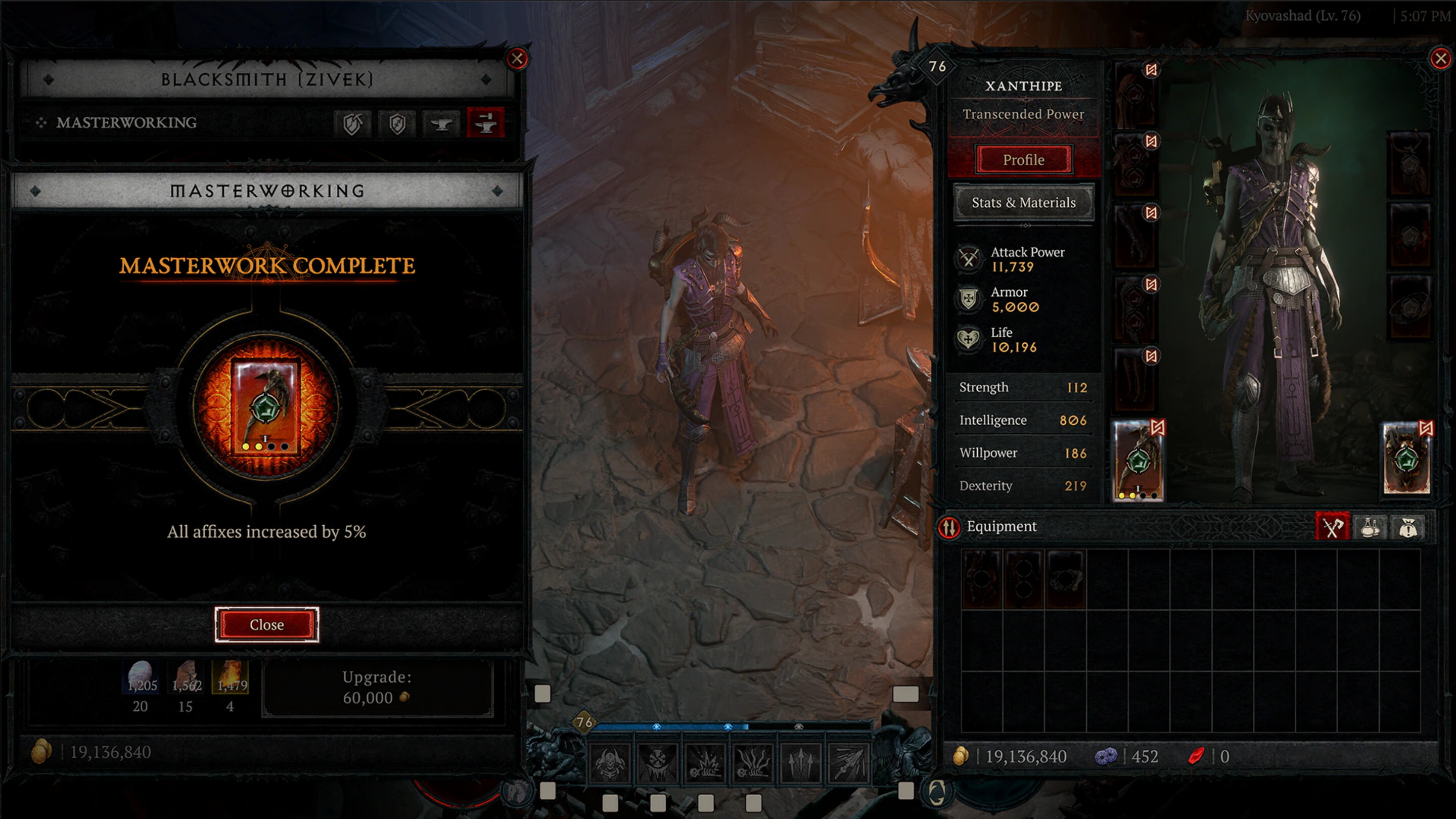Select the Equipment crossed-weapons tab

tap(1333, 527)
